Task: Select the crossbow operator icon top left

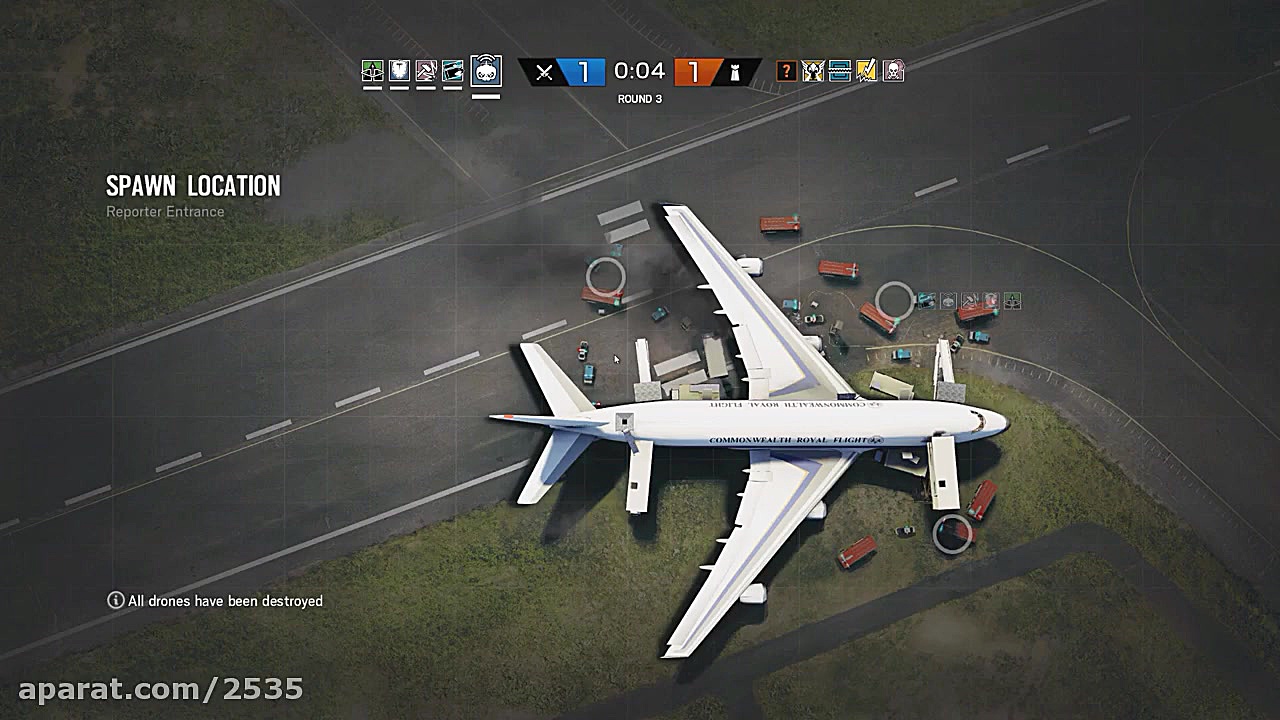Action: (x=372, y=72)
